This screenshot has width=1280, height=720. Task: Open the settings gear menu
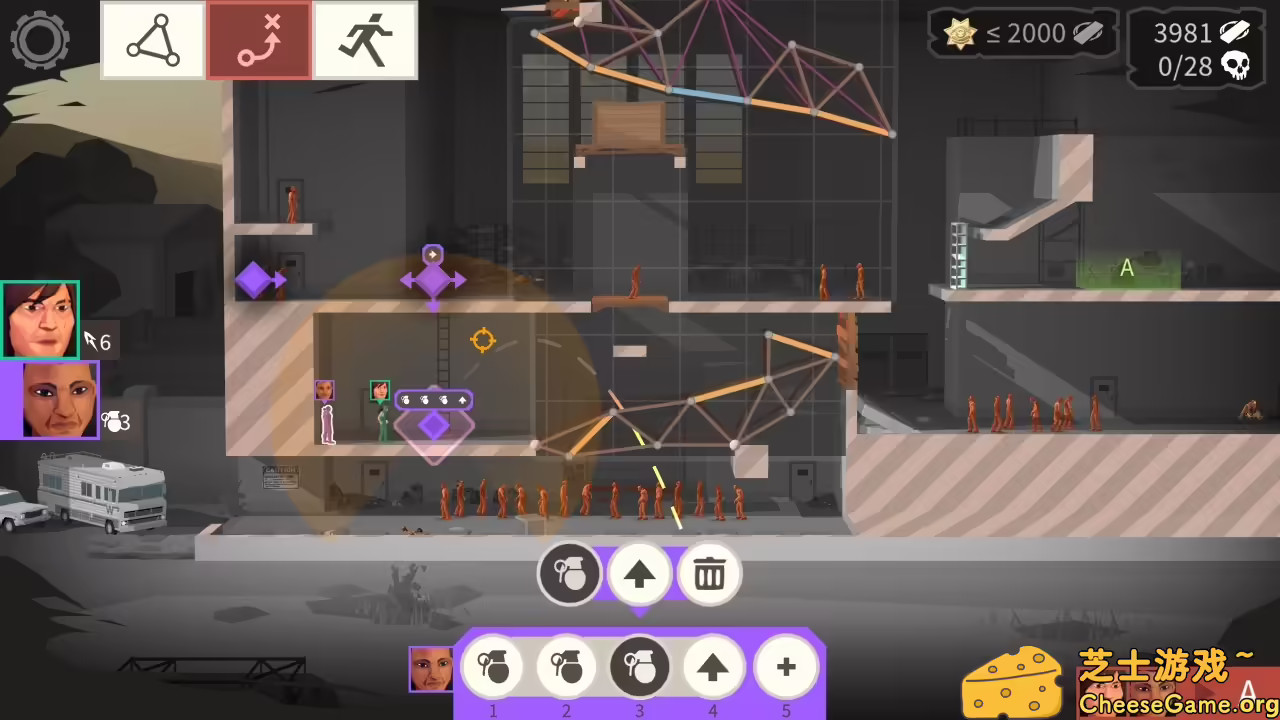[40, 40]
